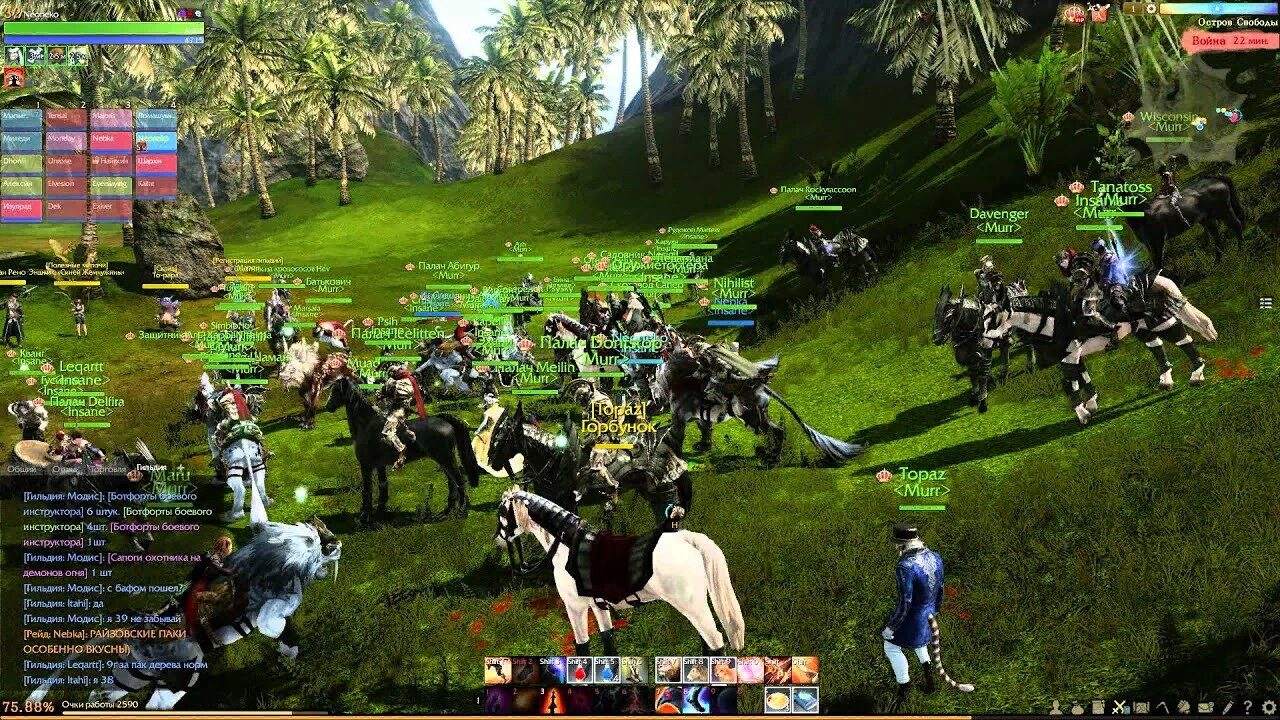
Task: Click the crossed swords PvP icon
Action: coord(1120,707)
